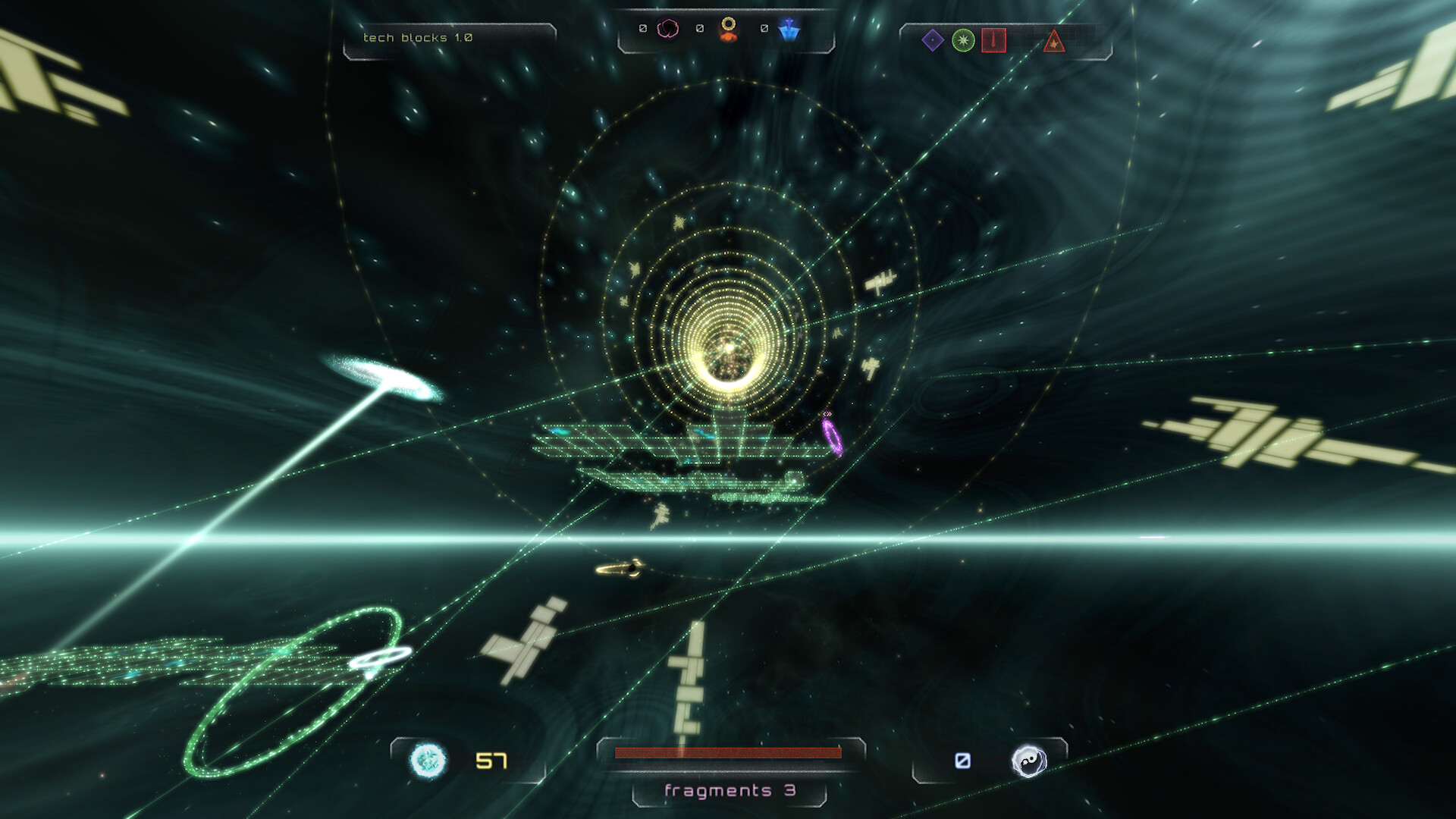Click the red health bar
Viewport: 1456px width, 819px height.
(x=728, y=754)
